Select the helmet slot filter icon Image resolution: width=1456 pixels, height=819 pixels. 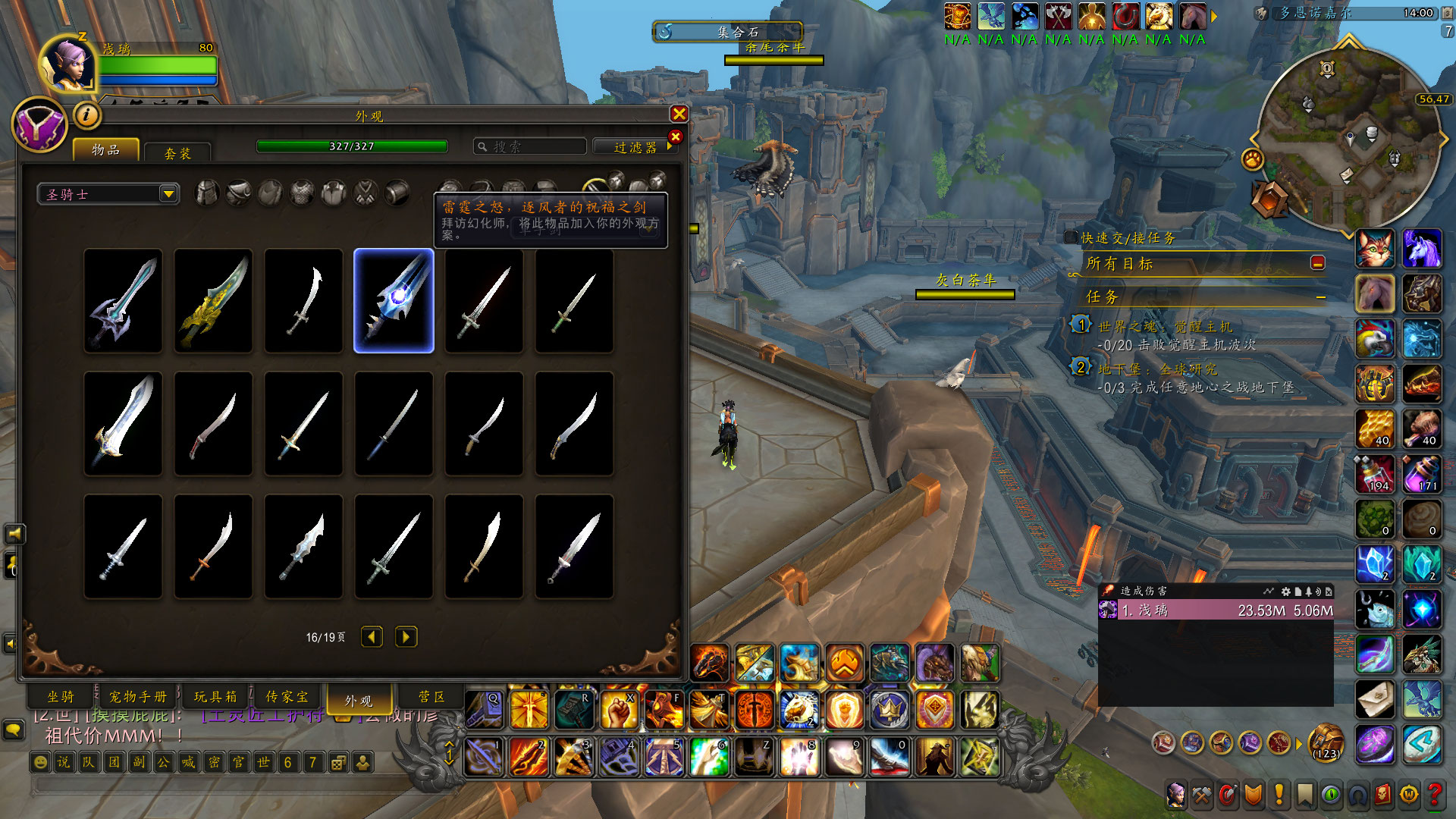tap(207, 193)
